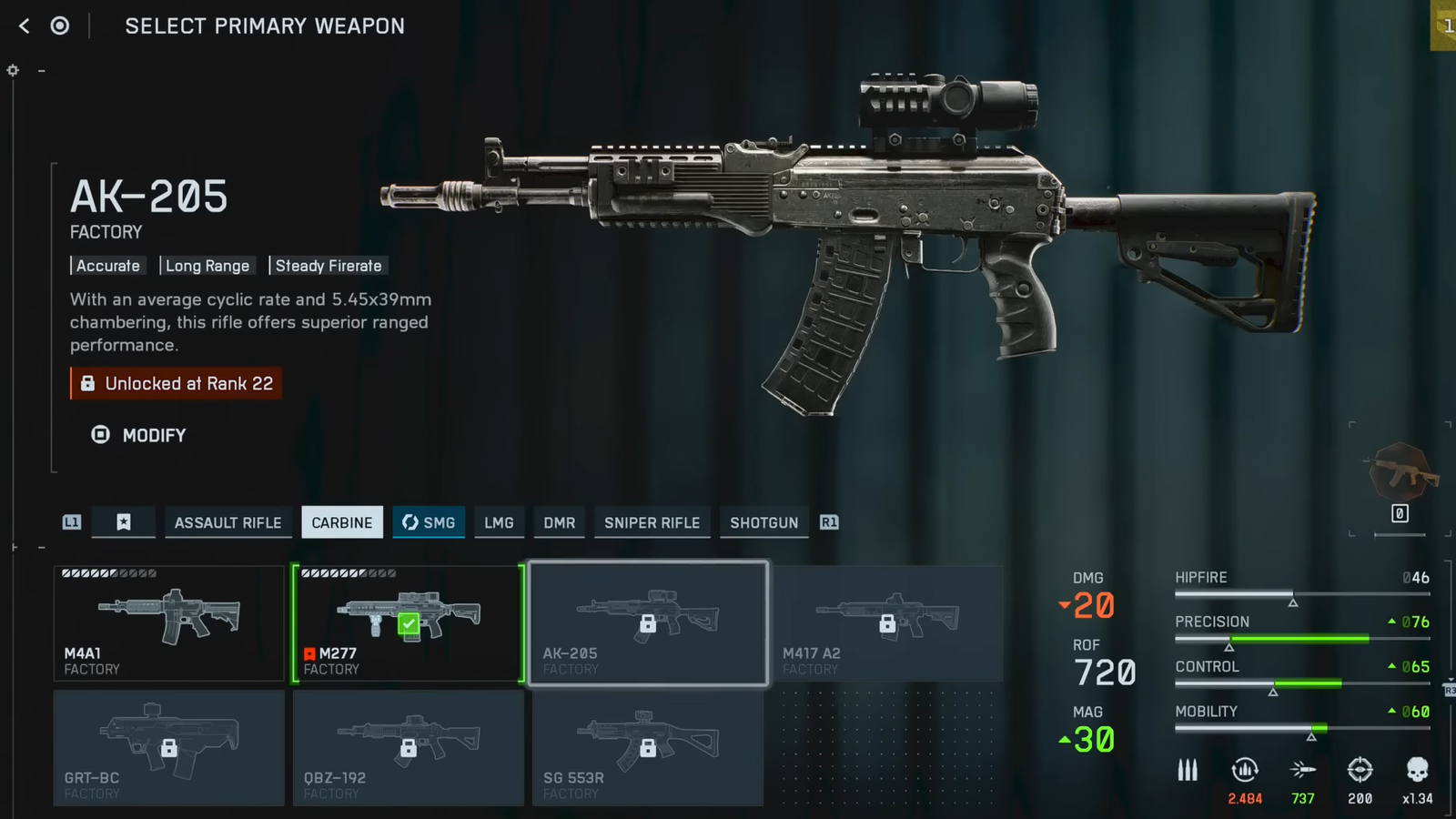Screen dimensions: 1456x819
Task: Choose the equipped M277 weapon tile
Action: (408, 623)
